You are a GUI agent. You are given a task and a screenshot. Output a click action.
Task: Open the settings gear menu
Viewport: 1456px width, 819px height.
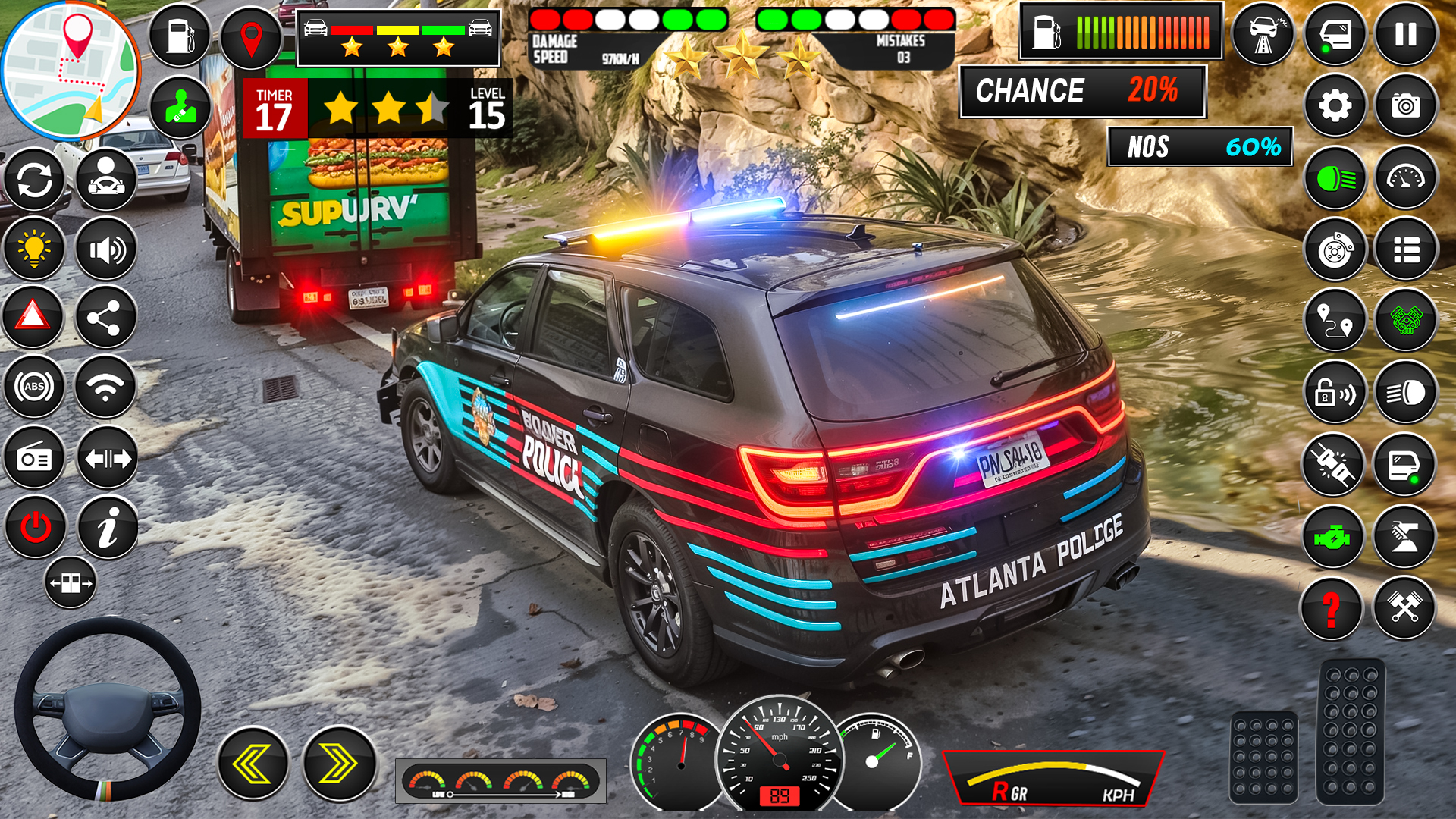click(x=1335, y=106)
